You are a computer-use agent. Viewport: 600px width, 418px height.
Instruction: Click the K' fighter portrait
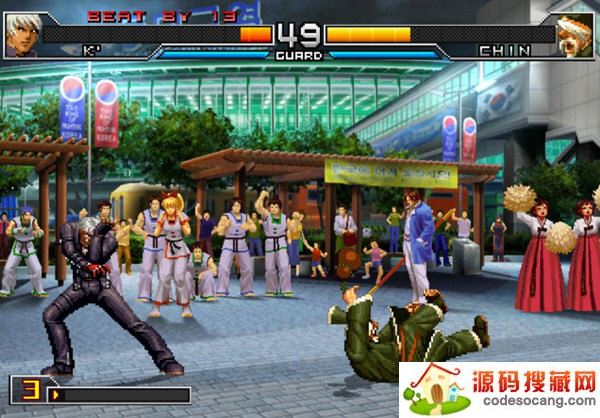22,35
